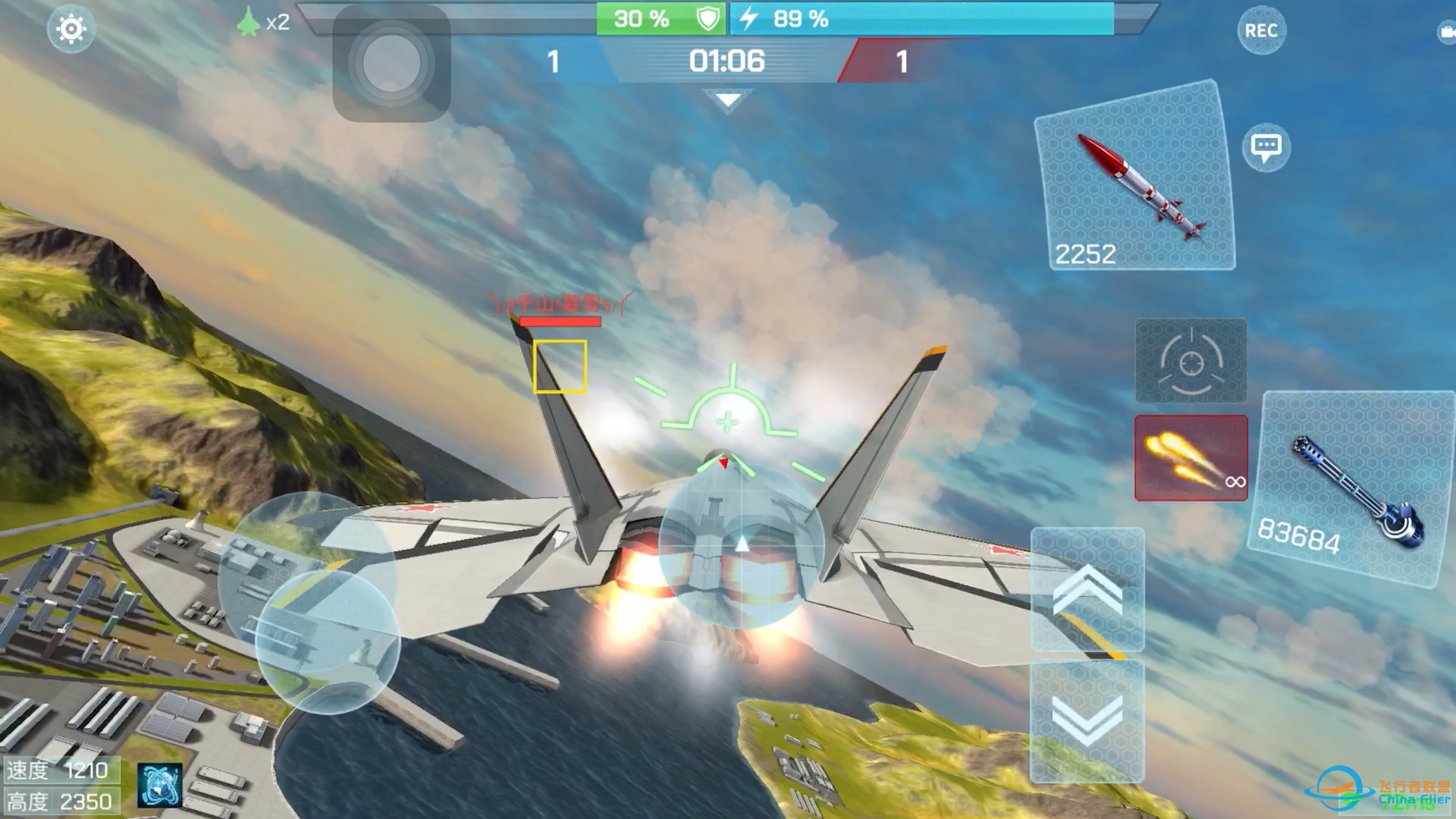The width and height of the screenshot is (1456, 819).
Task: Click the green health bar at 30%
Action: [641, 18]
